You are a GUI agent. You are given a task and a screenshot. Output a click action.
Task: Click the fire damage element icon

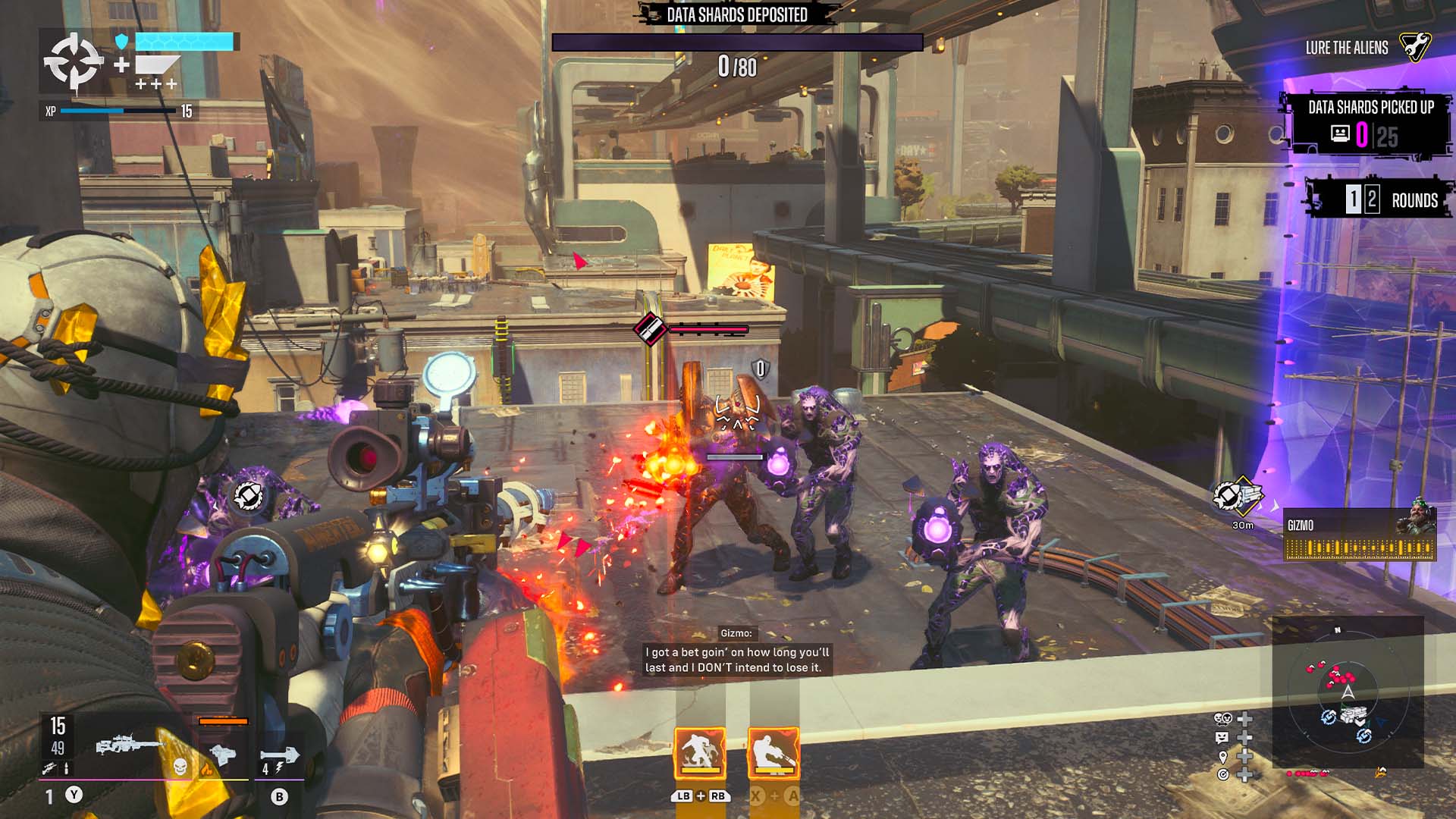[x=206, y=768]
